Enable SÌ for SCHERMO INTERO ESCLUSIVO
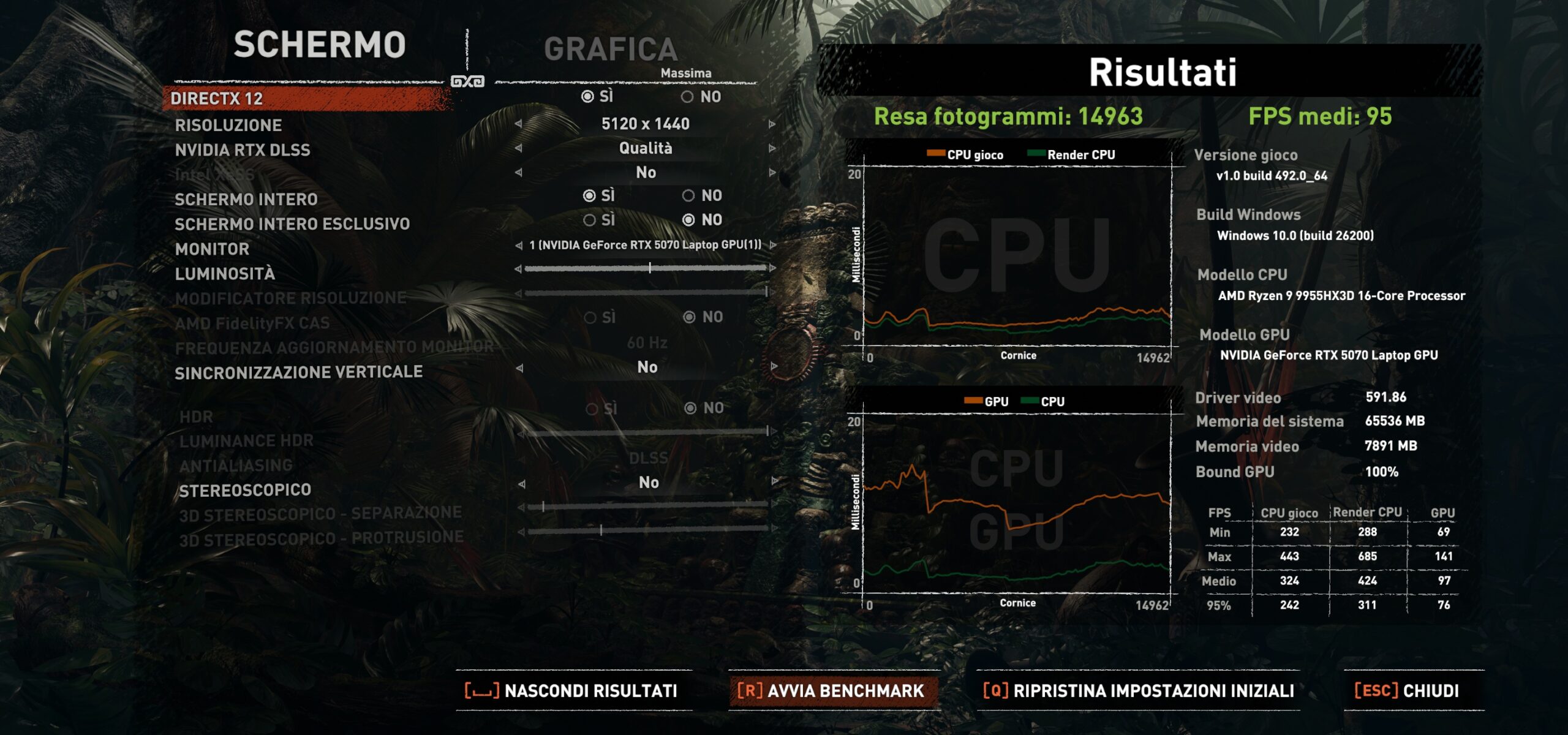The width and height of the screenshot is (1568, 735). tap(590, 220)
